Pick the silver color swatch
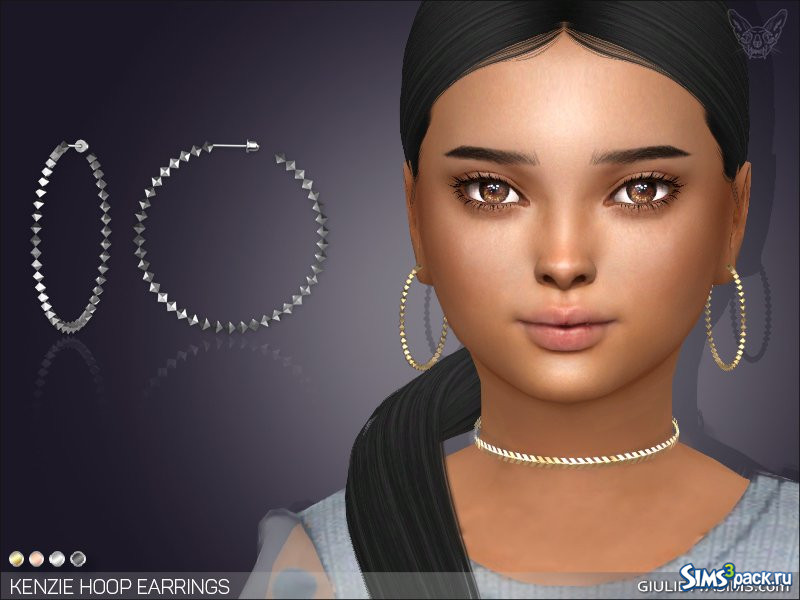Viewport: 800px width, 600px height. pos(57,557)
